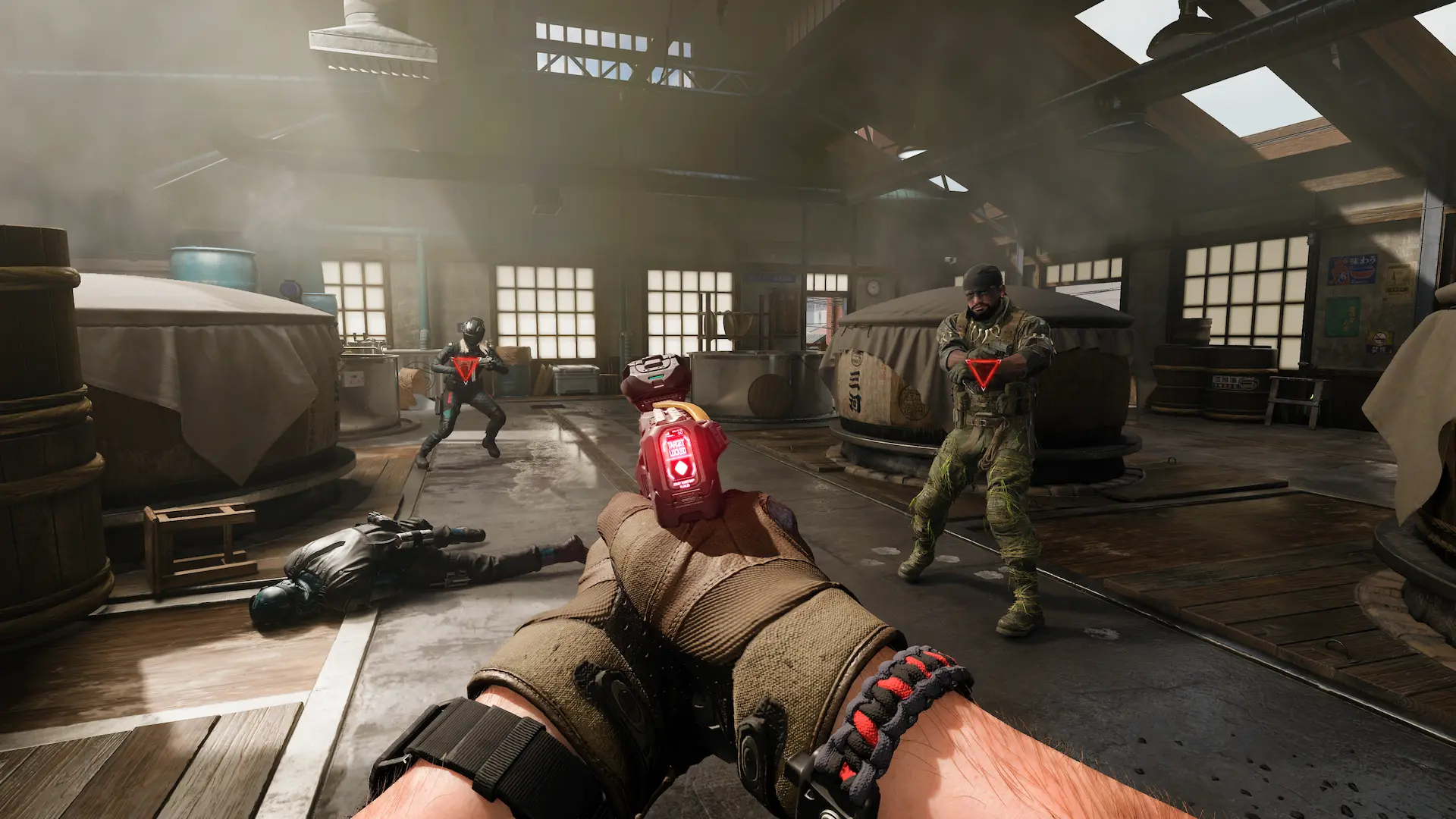This screenshot has height=819, width=1456.
Task: Select the glowing diamond symbol on the gauntlet
Action: point(680,467)
